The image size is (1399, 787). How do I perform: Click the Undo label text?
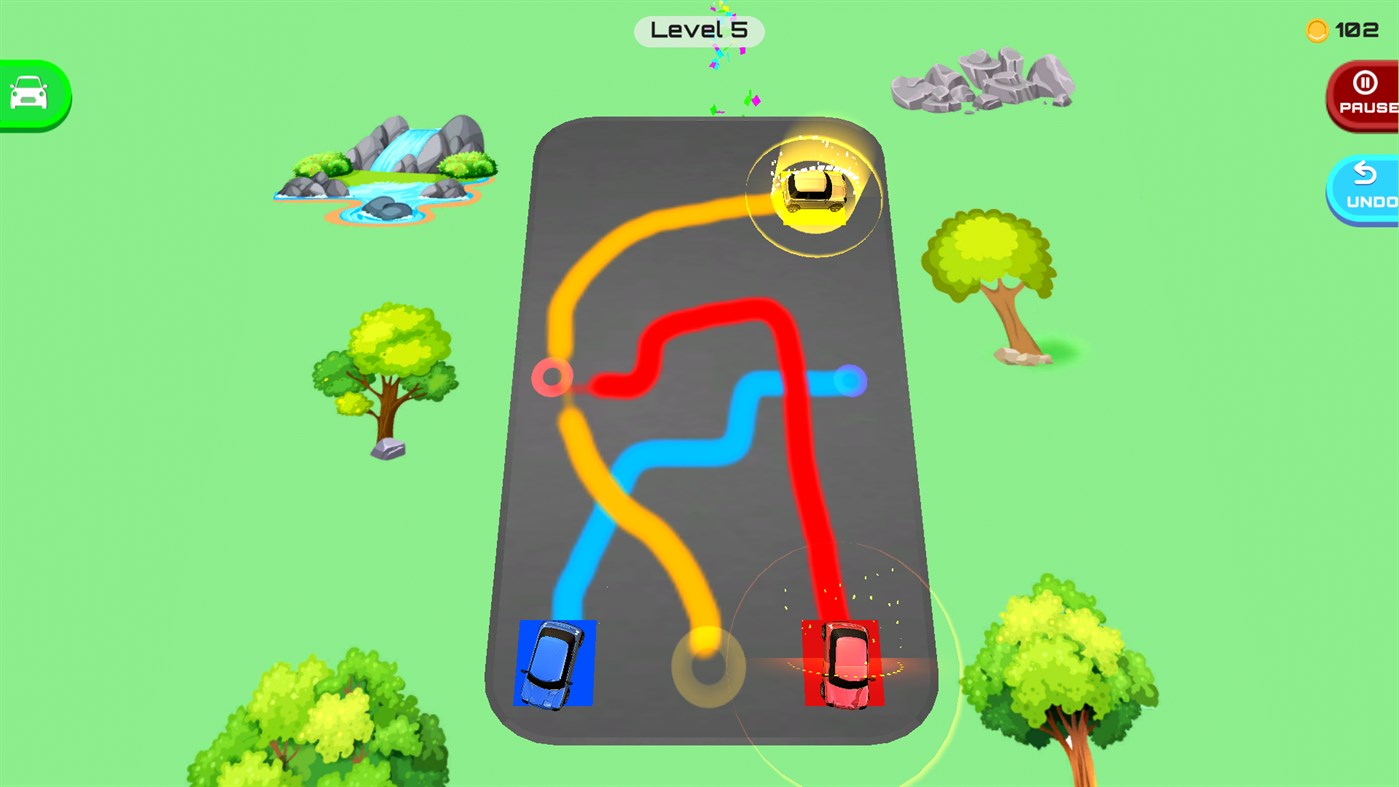(1372, 201)
